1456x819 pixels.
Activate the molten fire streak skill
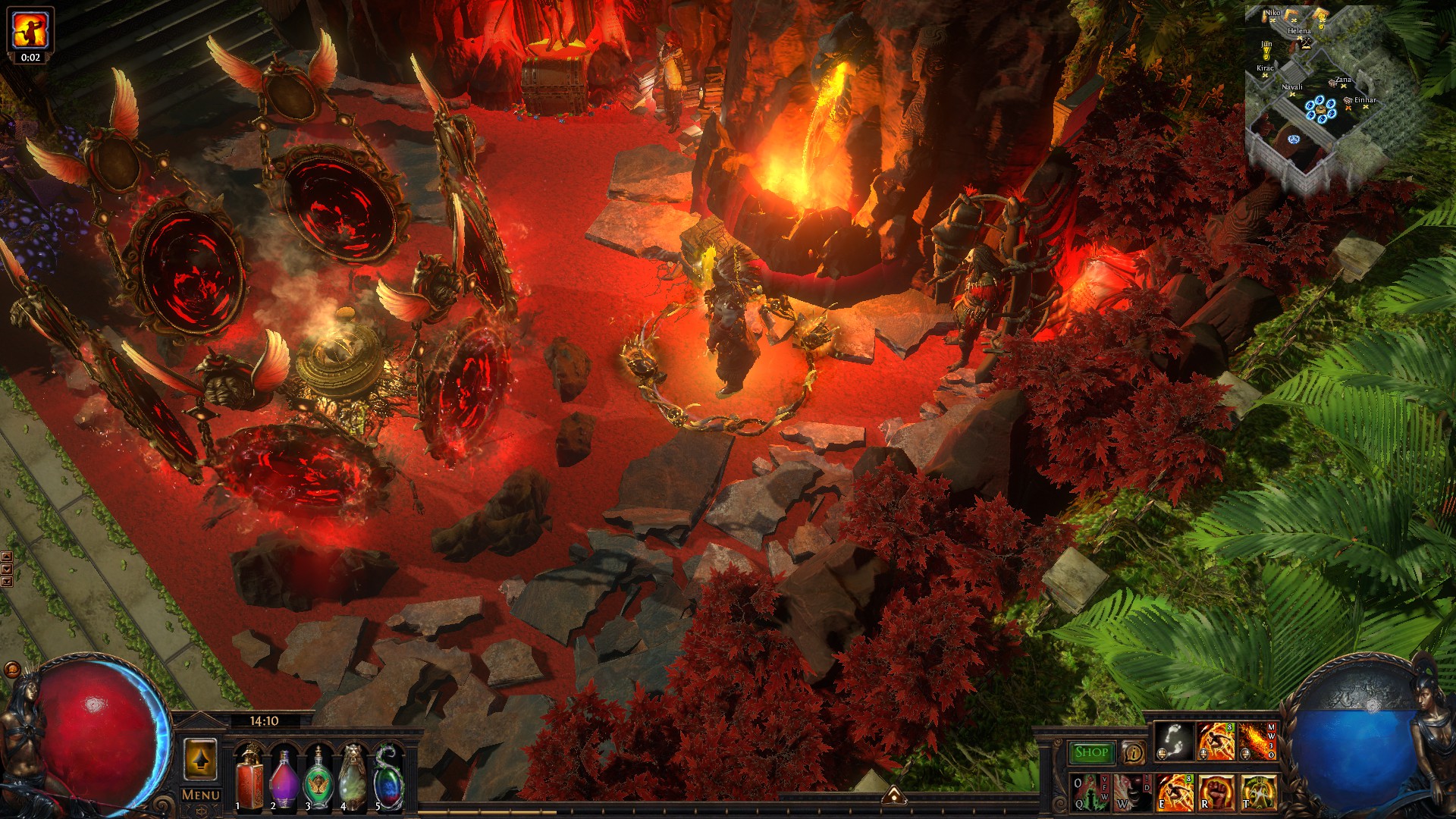pos(1257,742)
